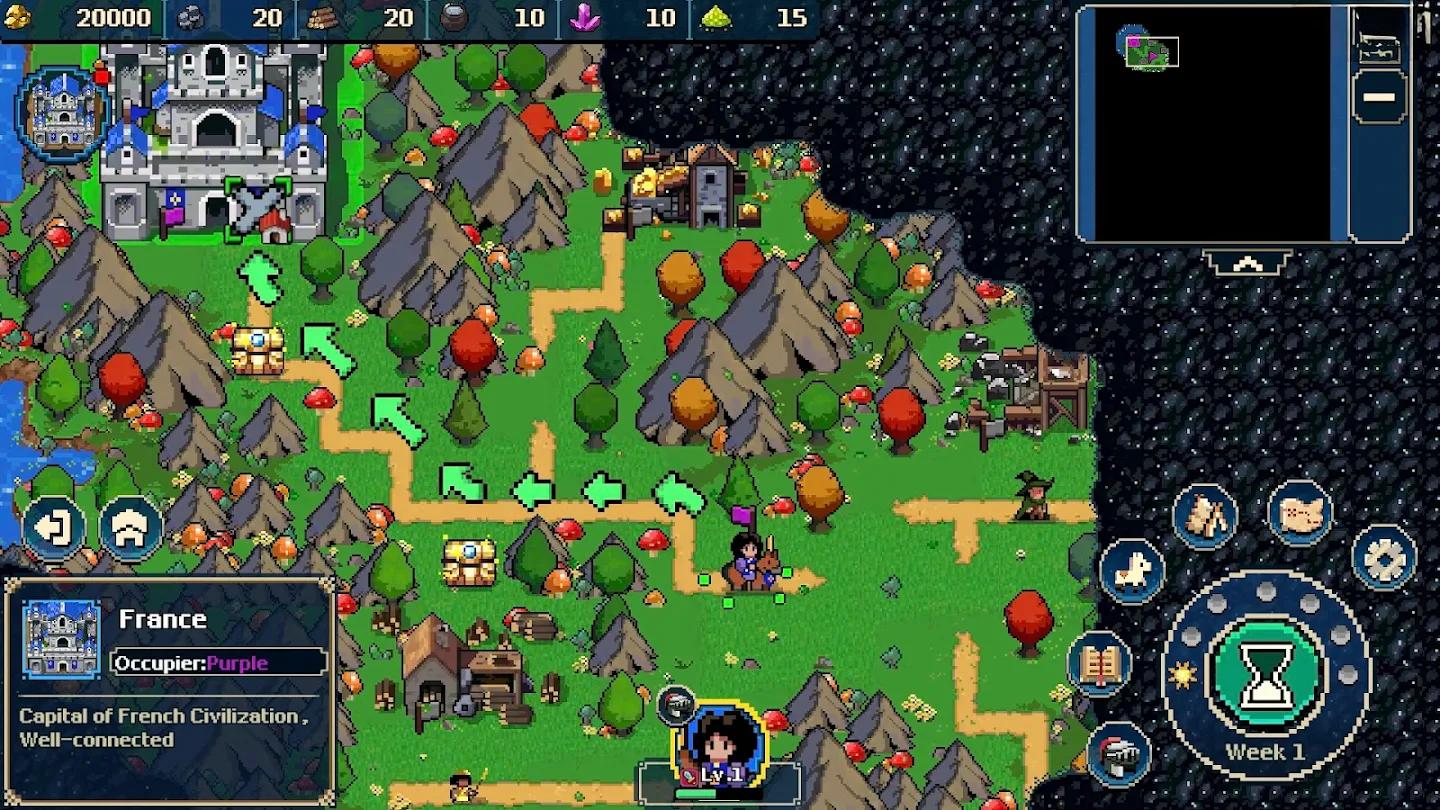
Task: Open the settings gear menu
Action: pos(1384,558)
